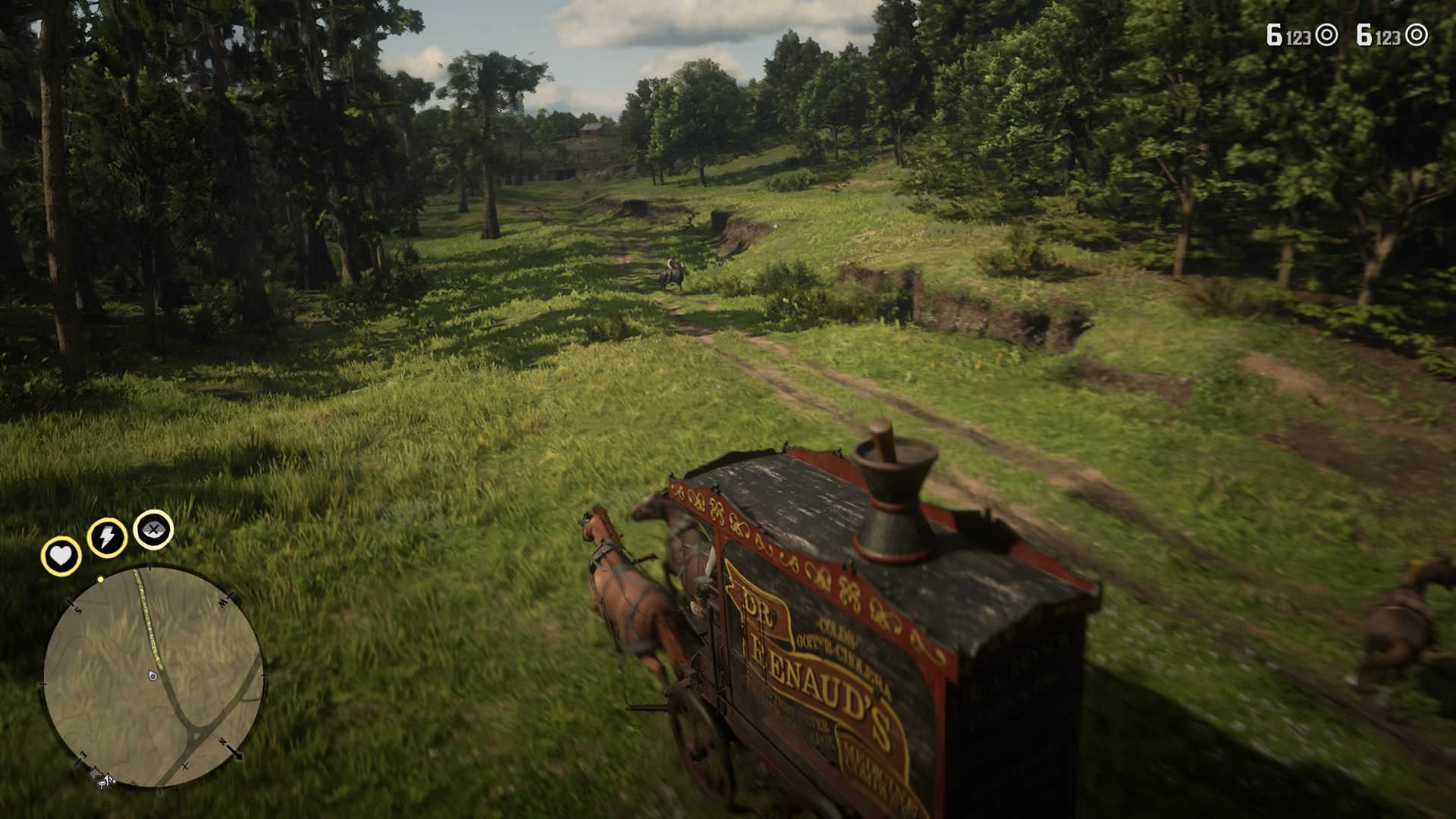Click the first money counter target icon
Viewport: 1456px width, 819px height.
1326,33
